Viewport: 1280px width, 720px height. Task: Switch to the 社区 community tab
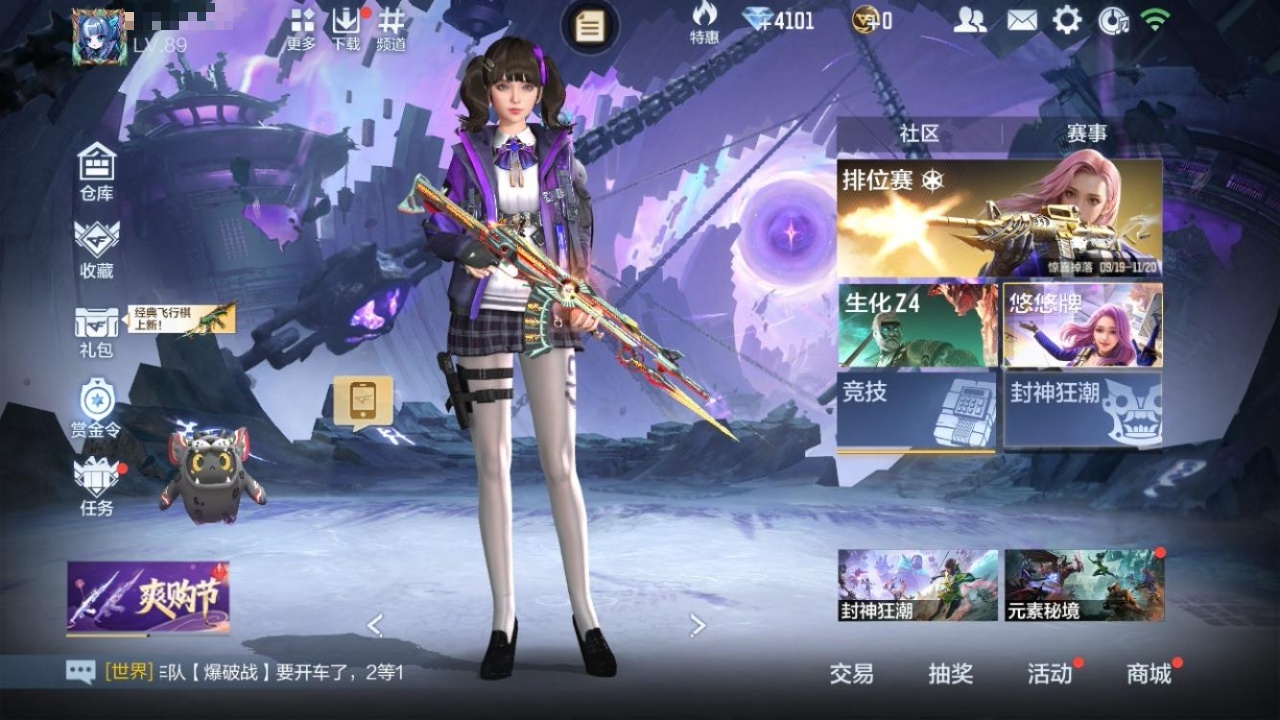pyautogui.click(x=919, y=134)
